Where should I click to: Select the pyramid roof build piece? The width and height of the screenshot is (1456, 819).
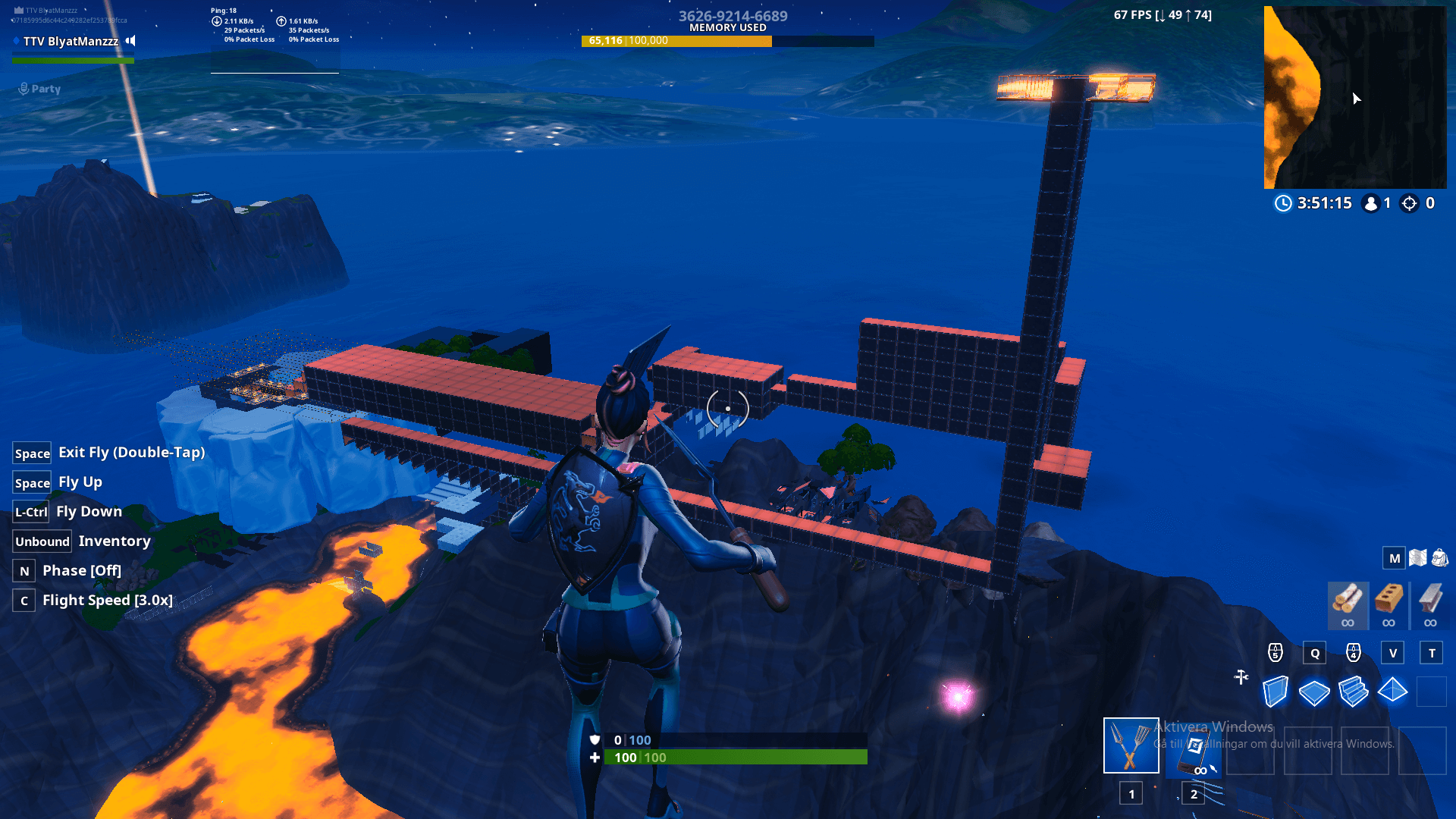click(1394, 691)
